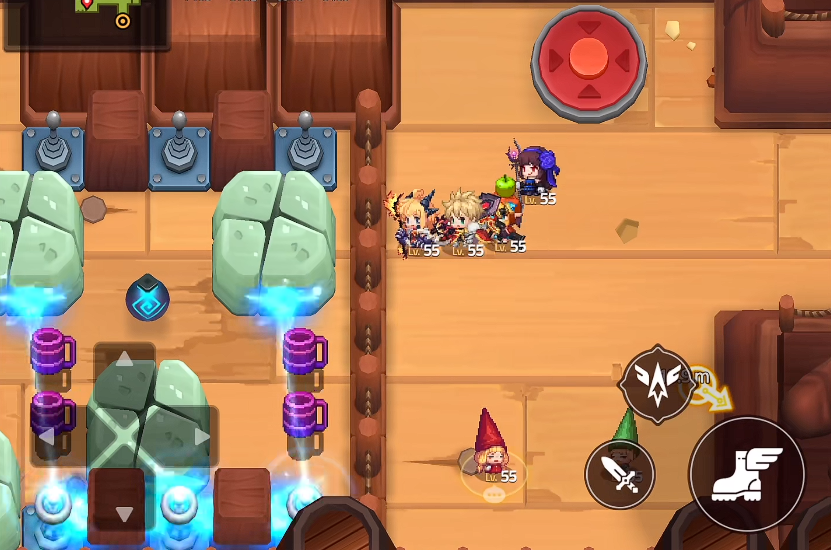Move right using the D-pad right arrow
This screenshot has width=831, height=550.
[202, 436]
